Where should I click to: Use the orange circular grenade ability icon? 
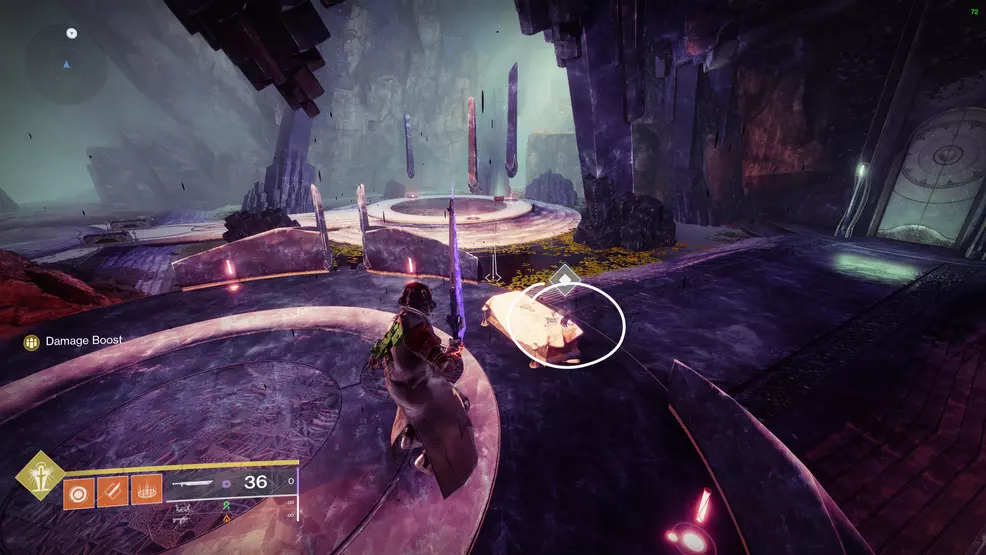pos(80,491)
